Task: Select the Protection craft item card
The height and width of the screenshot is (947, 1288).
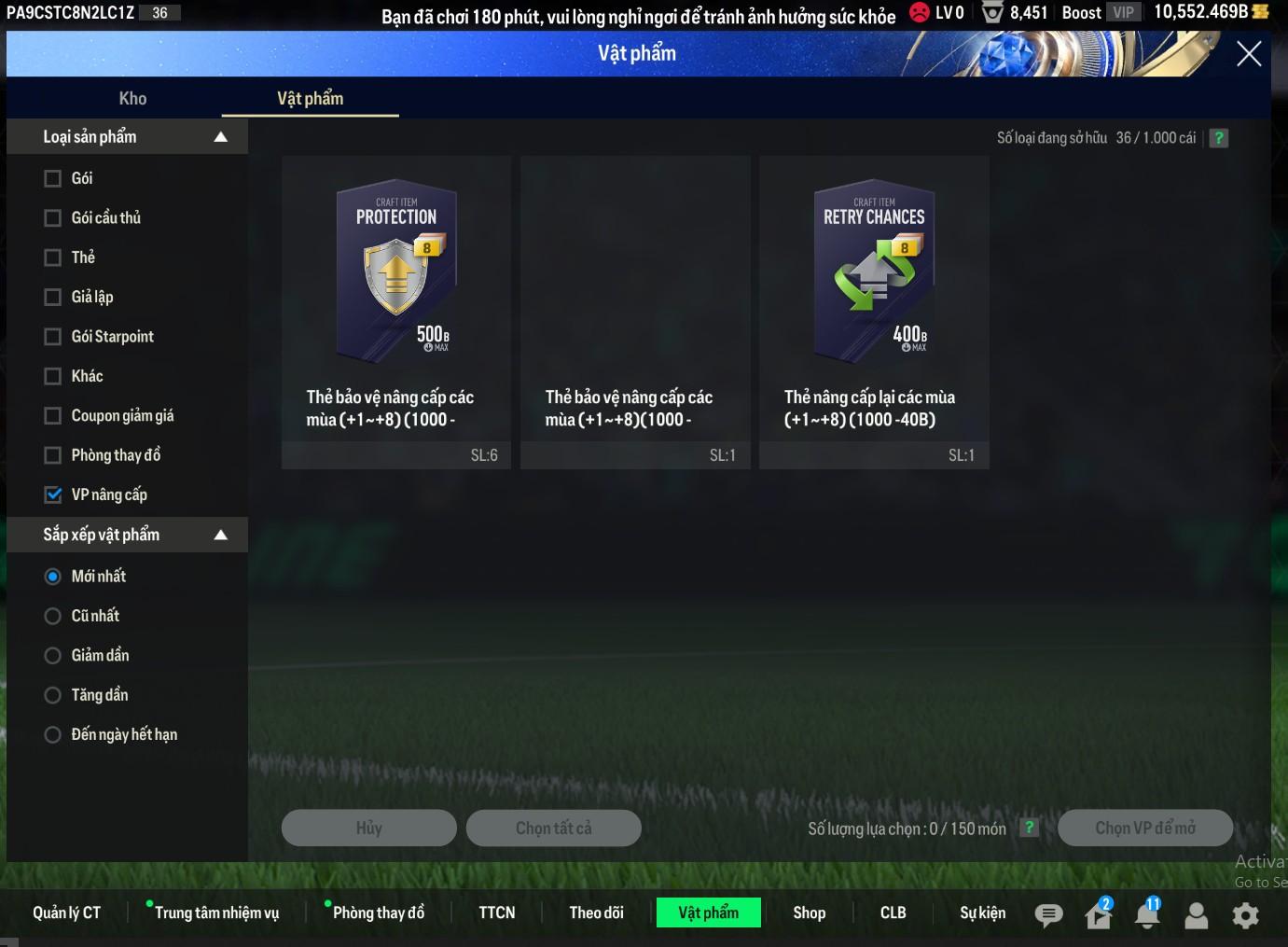Action: pyautogui.click(x=396, y=311)
